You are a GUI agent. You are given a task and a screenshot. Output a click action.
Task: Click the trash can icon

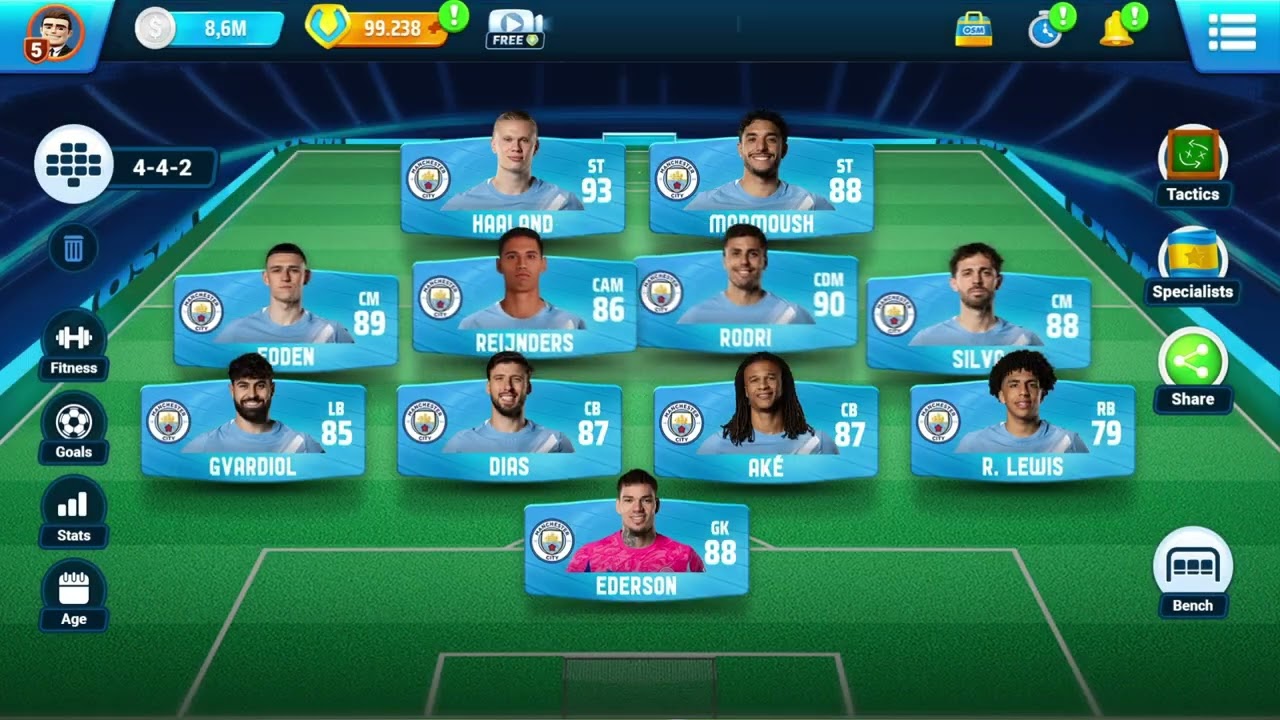74,248
